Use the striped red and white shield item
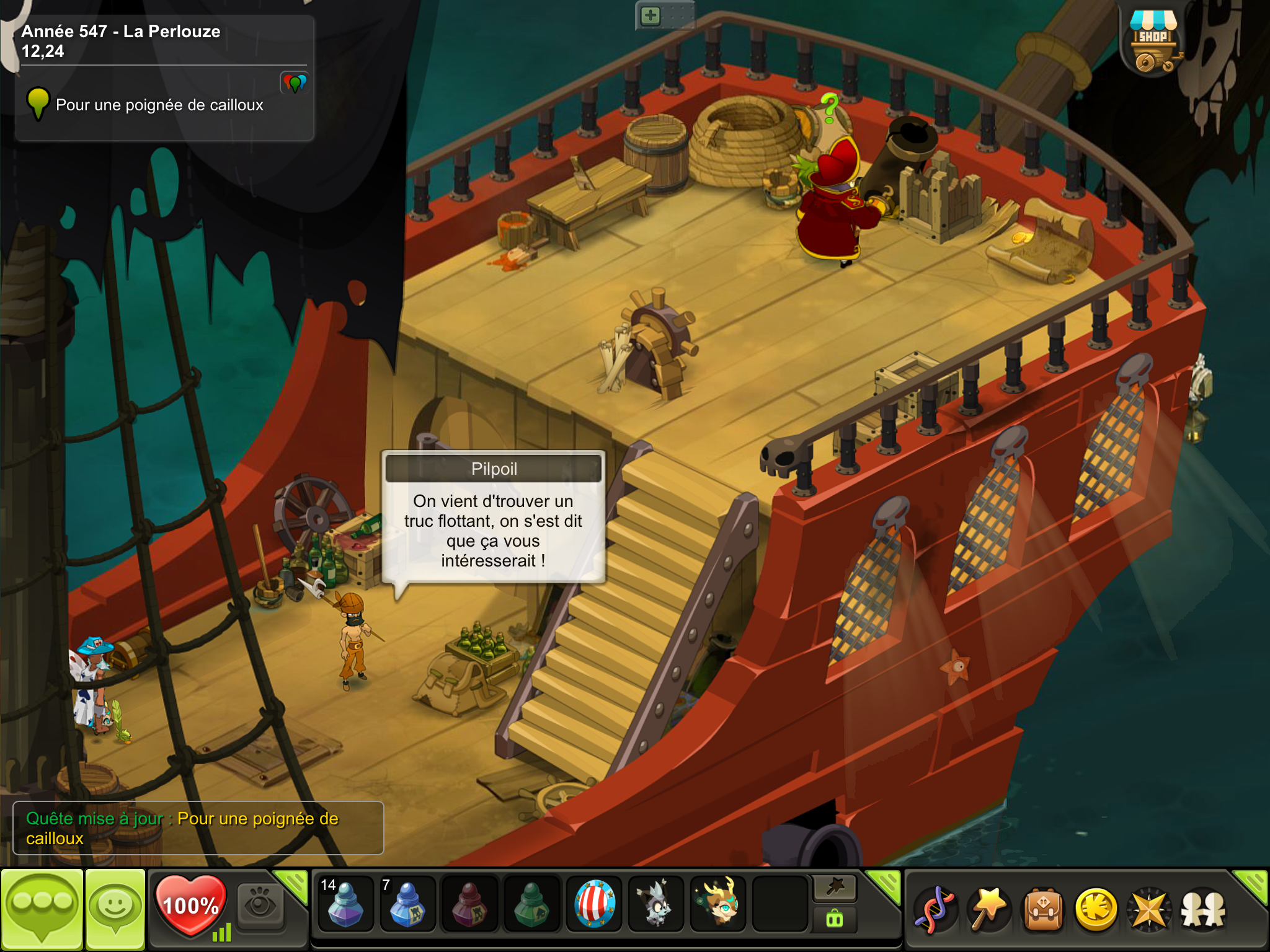 [594, 905]
